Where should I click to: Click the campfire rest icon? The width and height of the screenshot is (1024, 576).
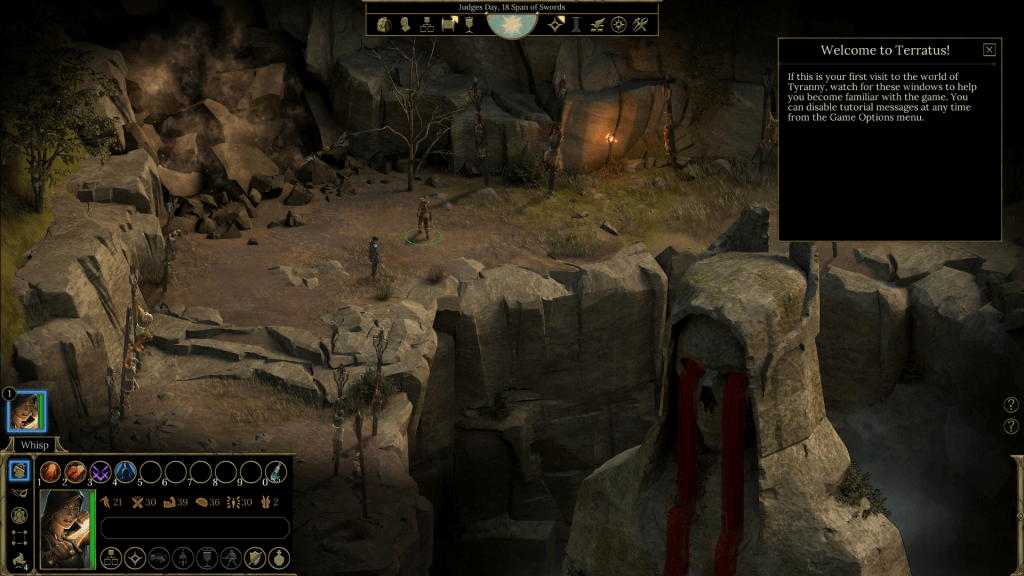pyautogui.click(x=19, y=560)
